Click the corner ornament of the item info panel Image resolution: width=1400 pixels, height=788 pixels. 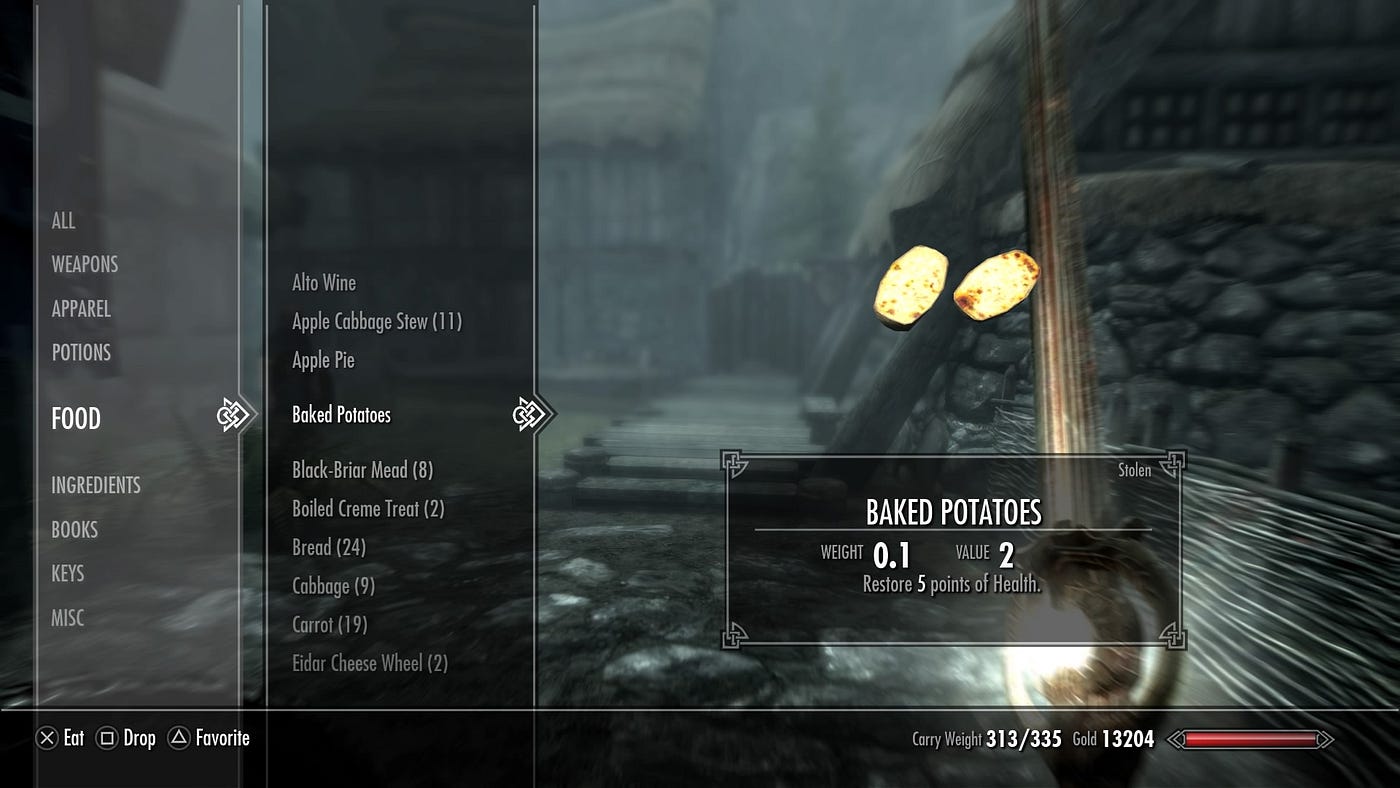click(734, 462)
